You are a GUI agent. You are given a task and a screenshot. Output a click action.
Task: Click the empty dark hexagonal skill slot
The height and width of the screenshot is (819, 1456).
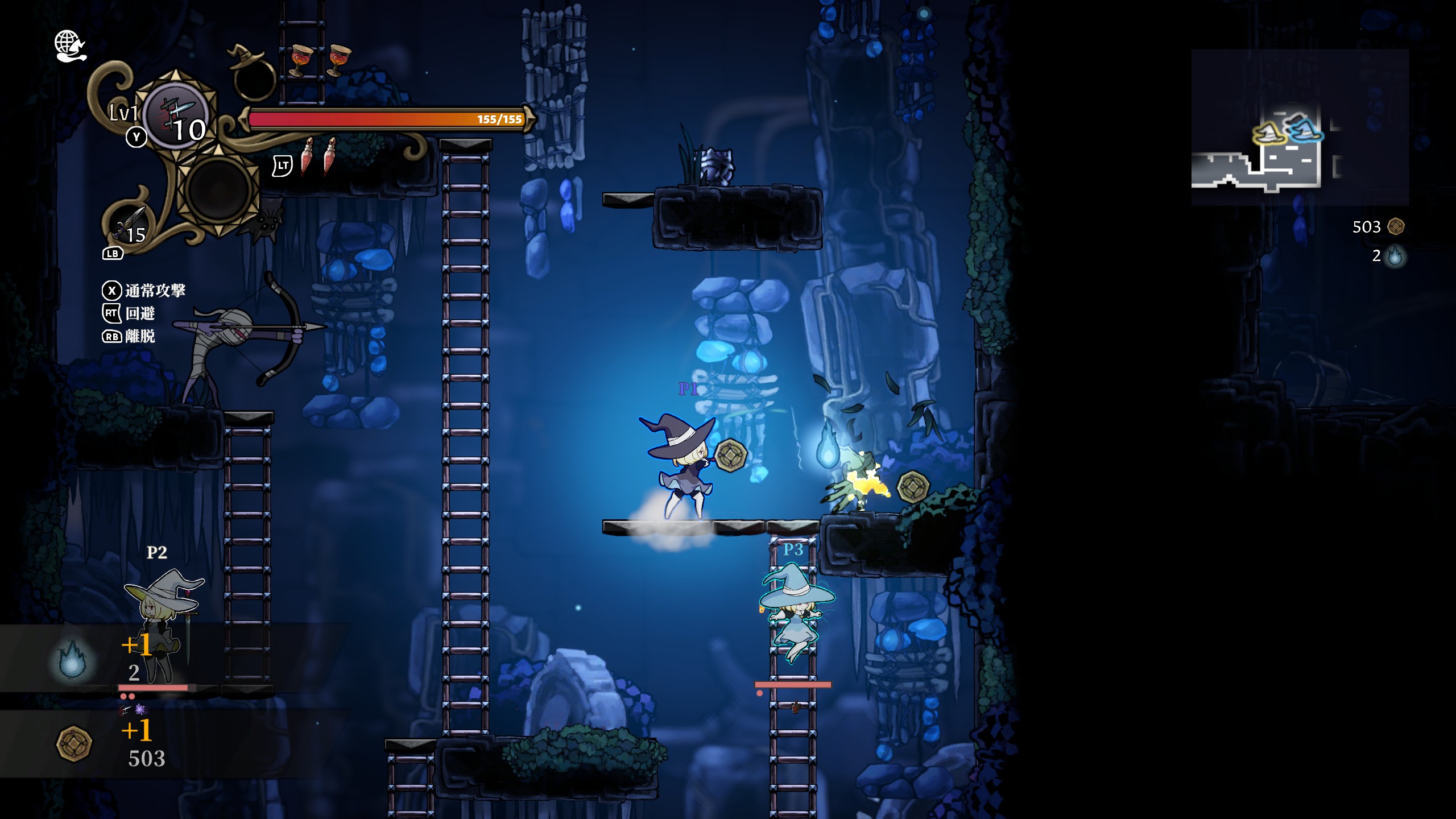click(x=218, y=189)
